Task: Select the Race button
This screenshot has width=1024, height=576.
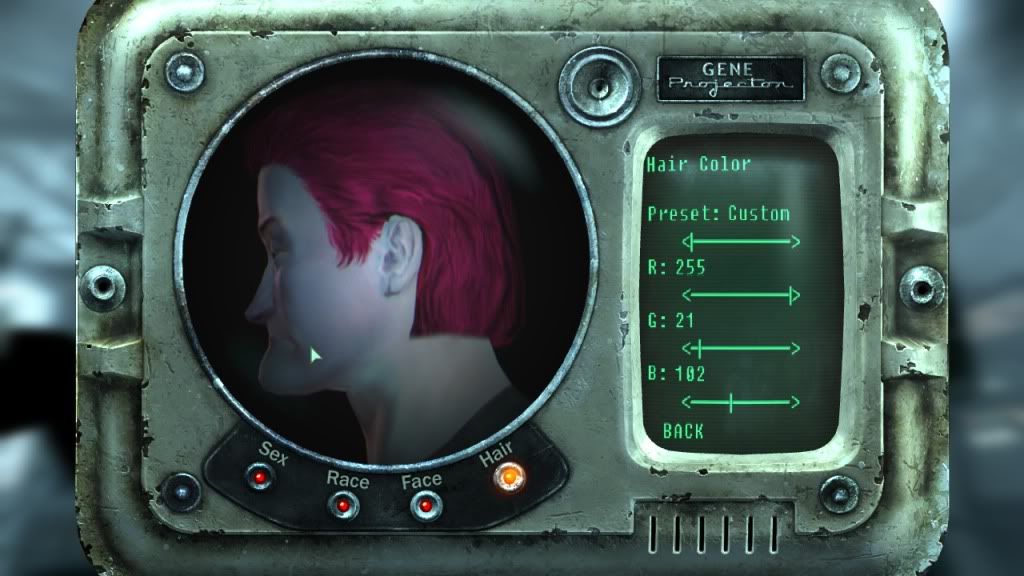Action: pyautogui.click(x=343, y=505)
